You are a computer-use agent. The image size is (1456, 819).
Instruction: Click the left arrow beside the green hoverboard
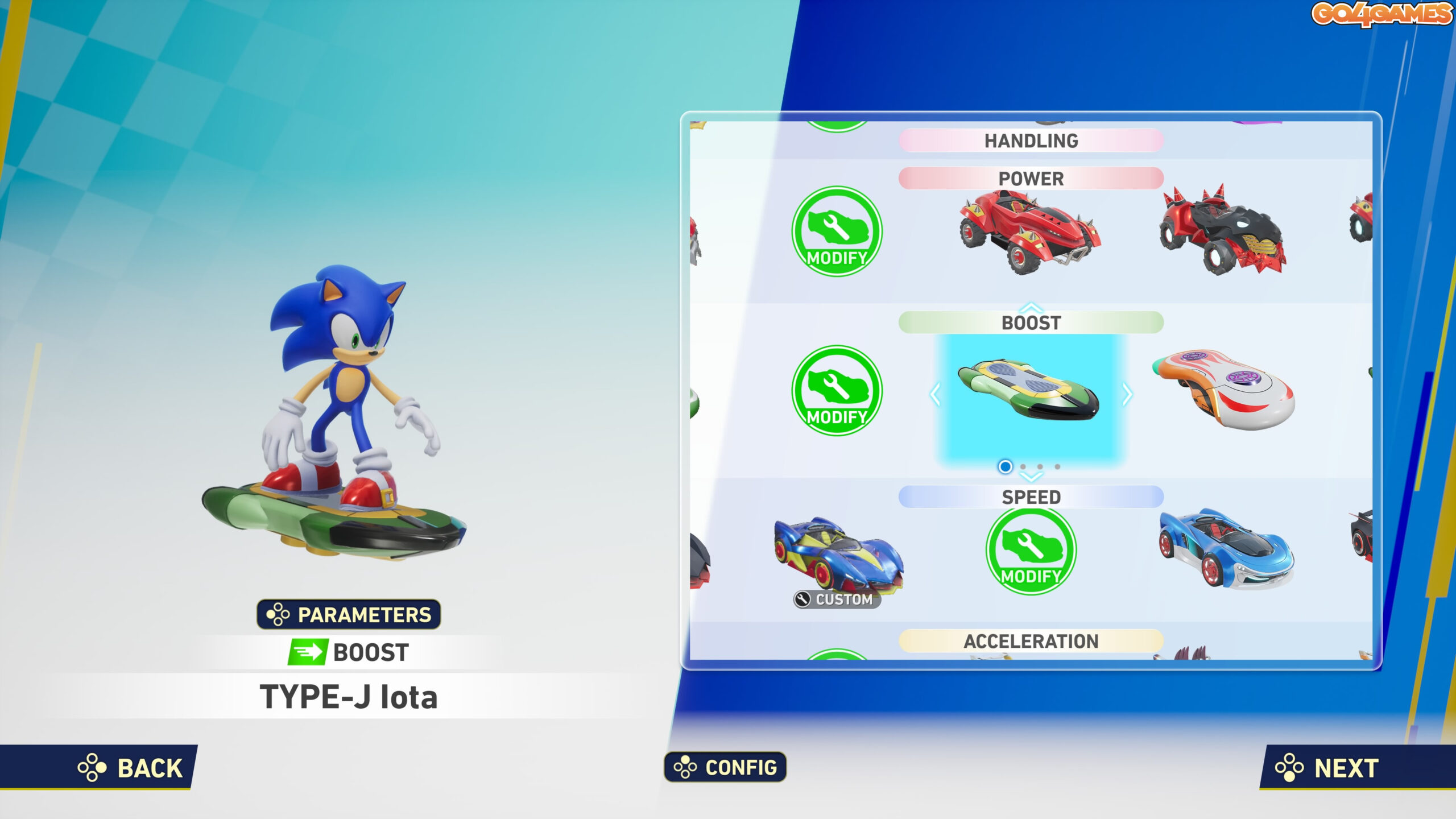[935, 394]
